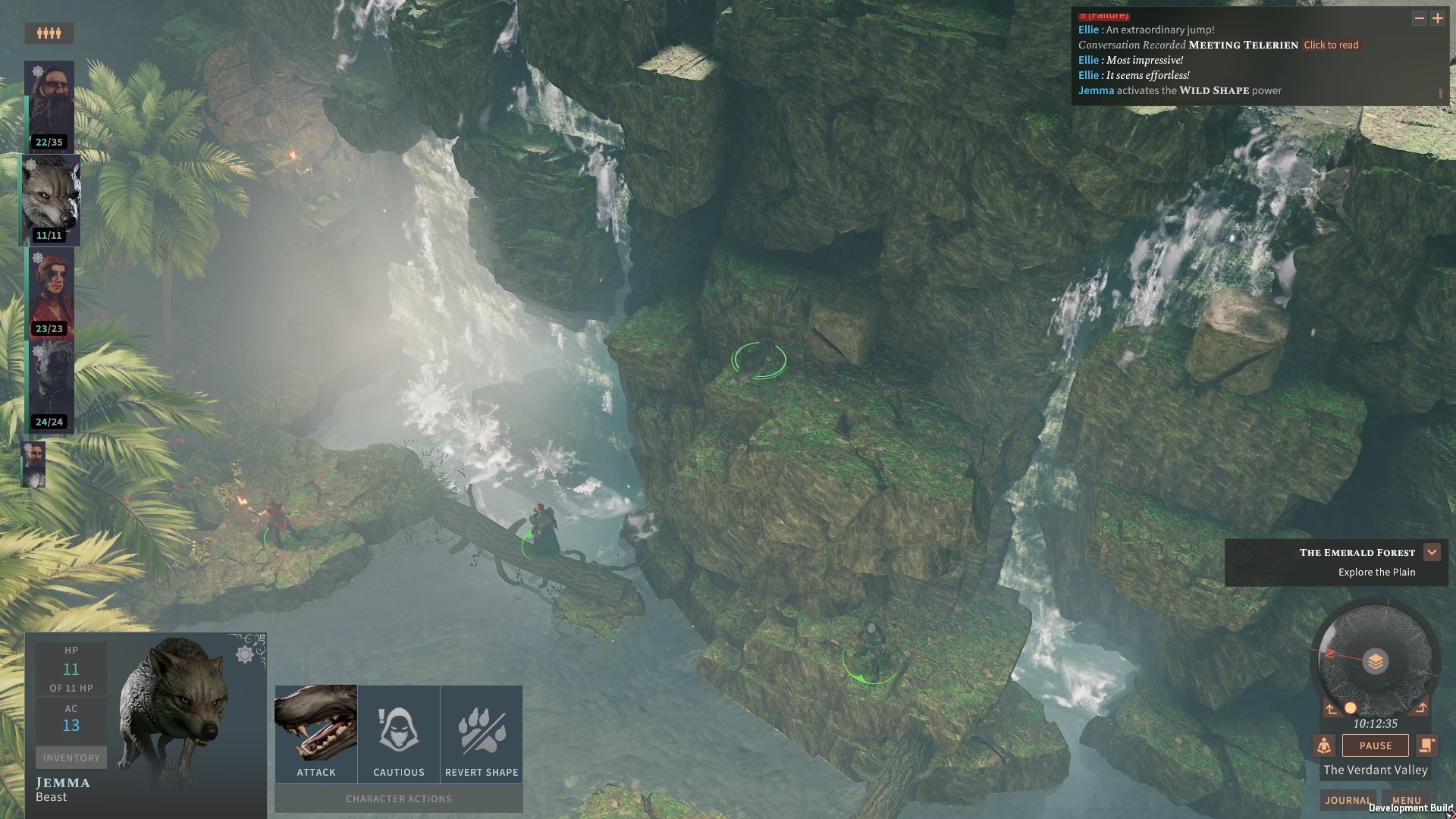Open the Character Actions panel

[398, 798]
